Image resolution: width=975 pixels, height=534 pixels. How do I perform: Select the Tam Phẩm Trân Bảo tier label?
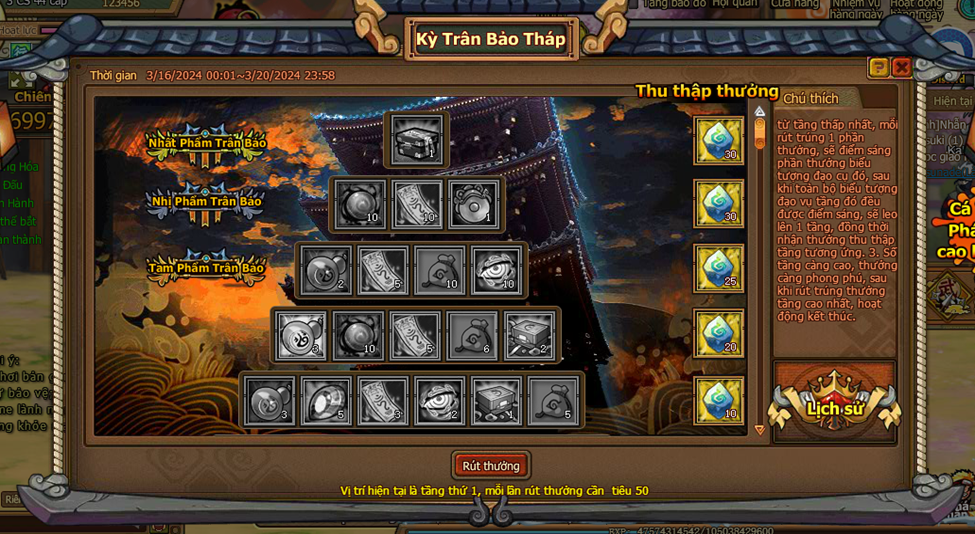click(206, 268)
